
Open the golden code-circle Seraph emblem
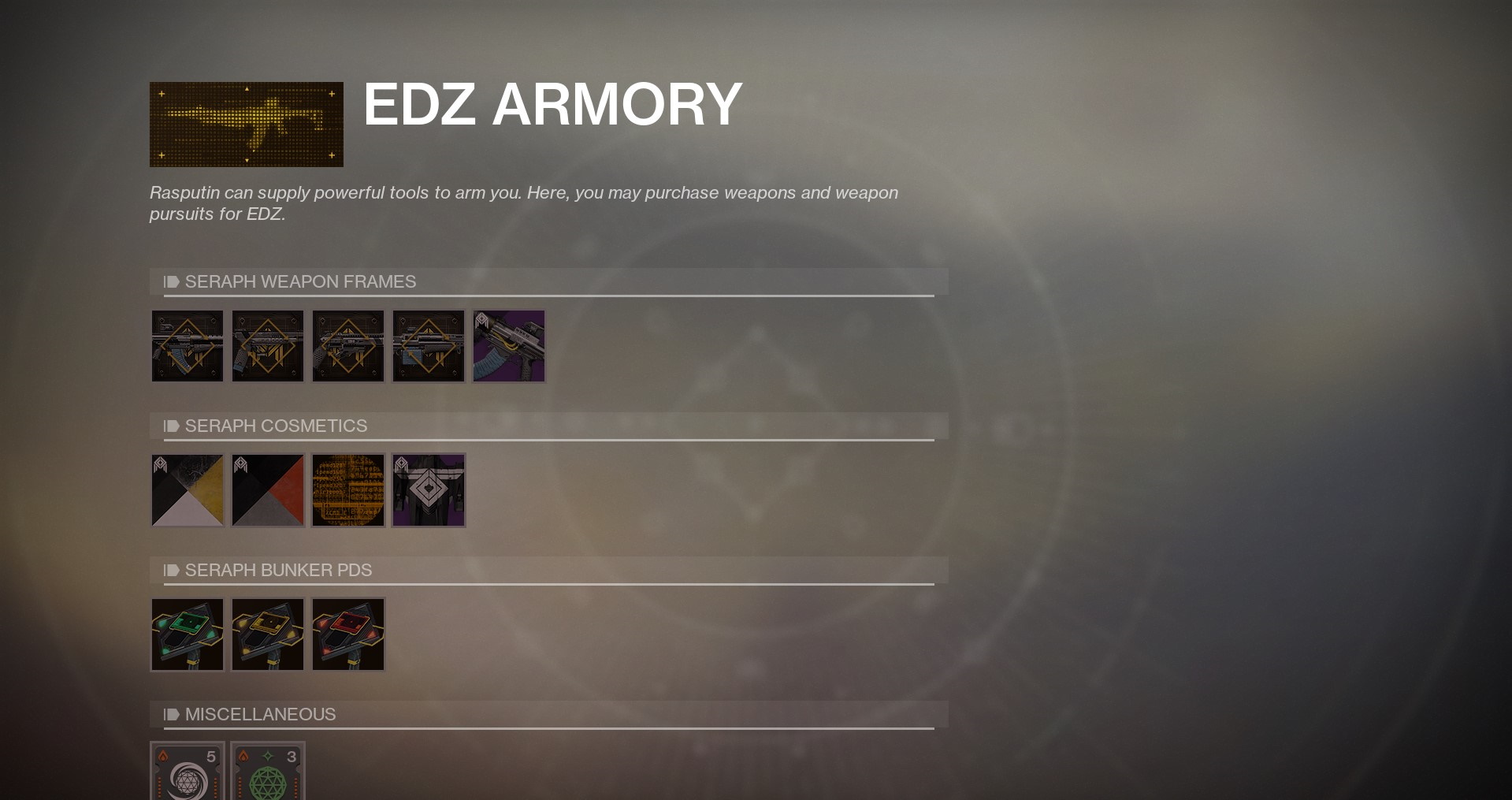coord(347,489)
